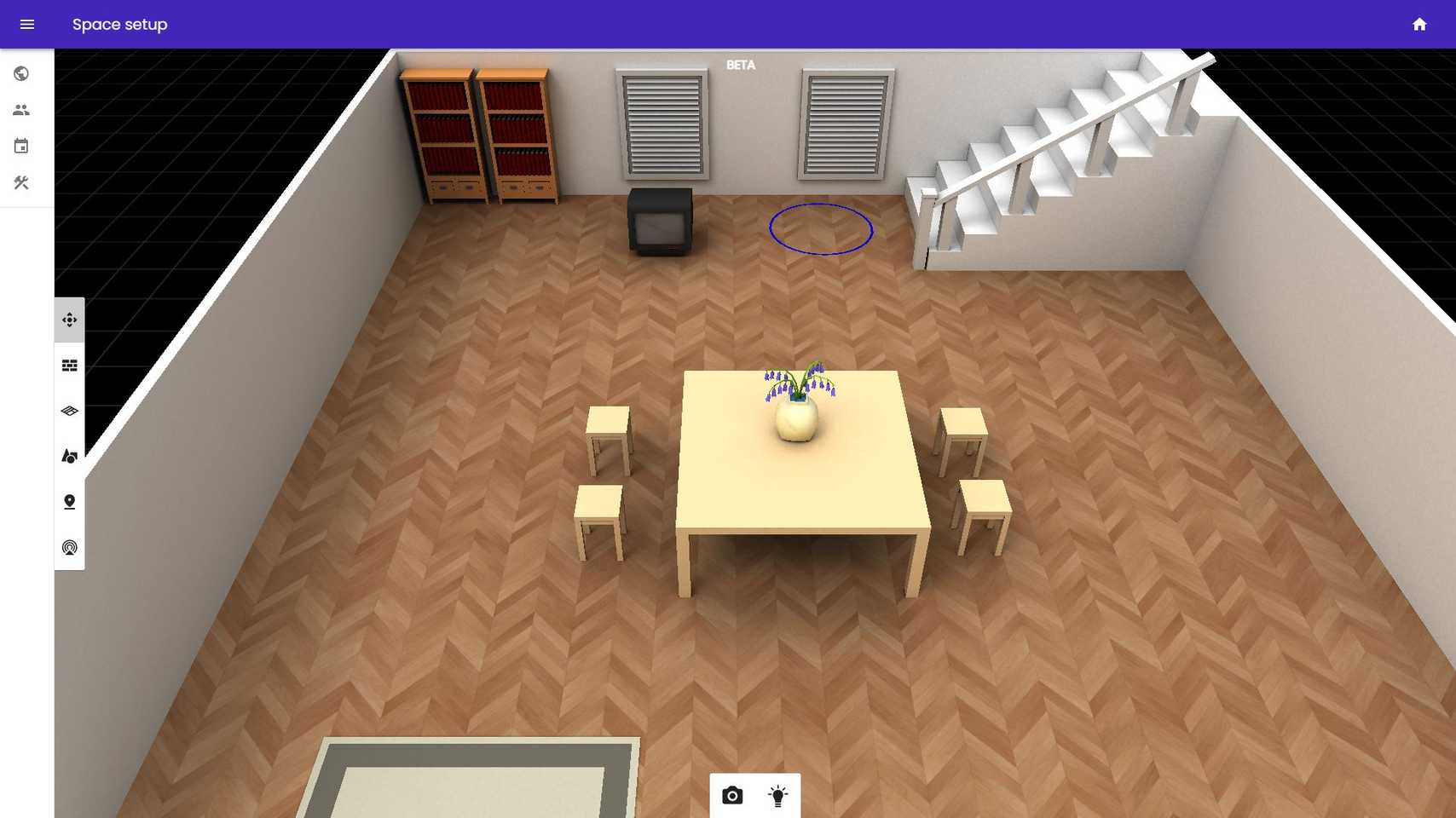
Task: Click the BETA label above the room
Action: tap(740, 65)
